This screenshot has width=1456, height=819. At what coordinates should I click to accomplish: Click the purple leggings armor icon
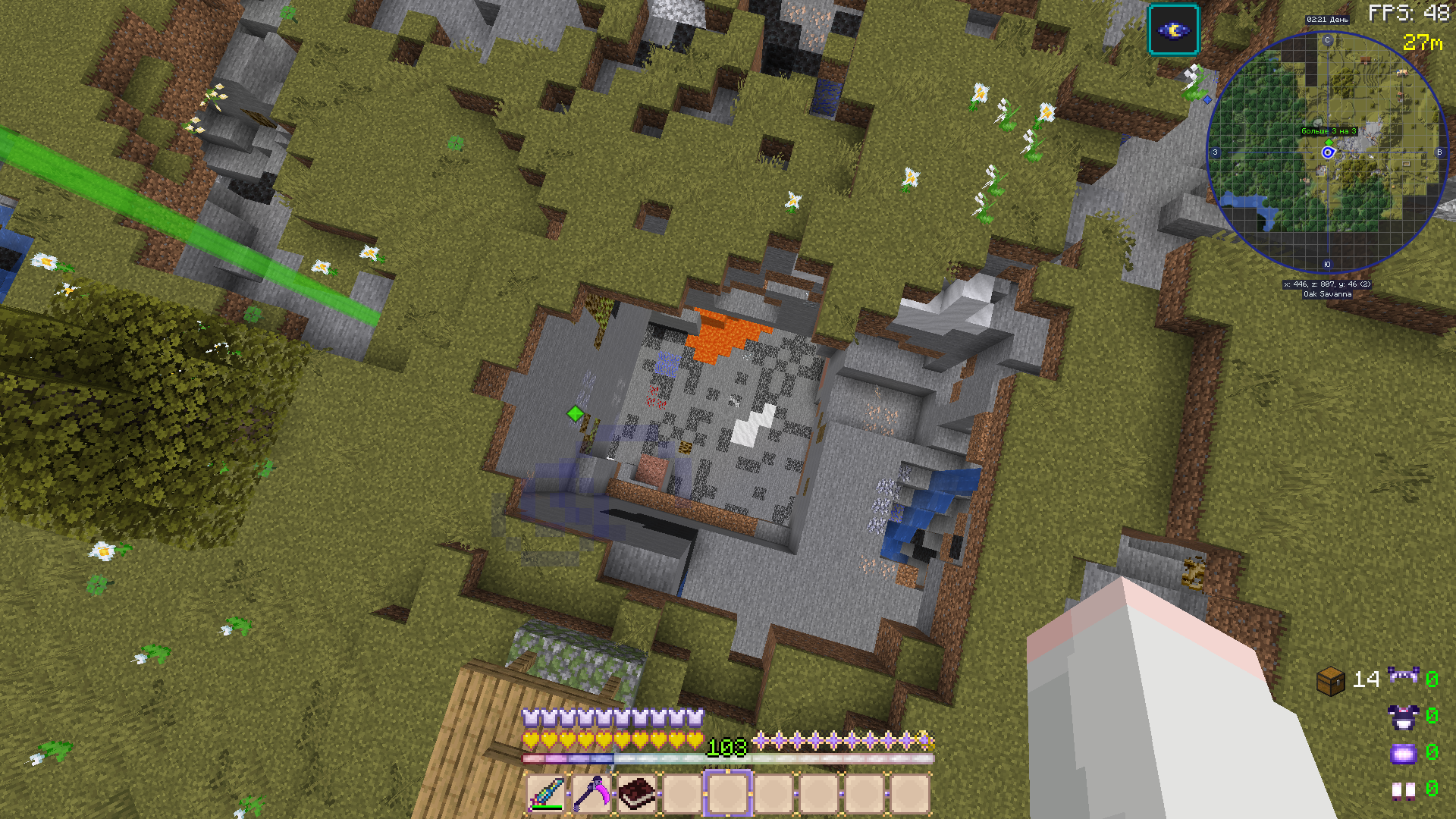(1403, 753)
